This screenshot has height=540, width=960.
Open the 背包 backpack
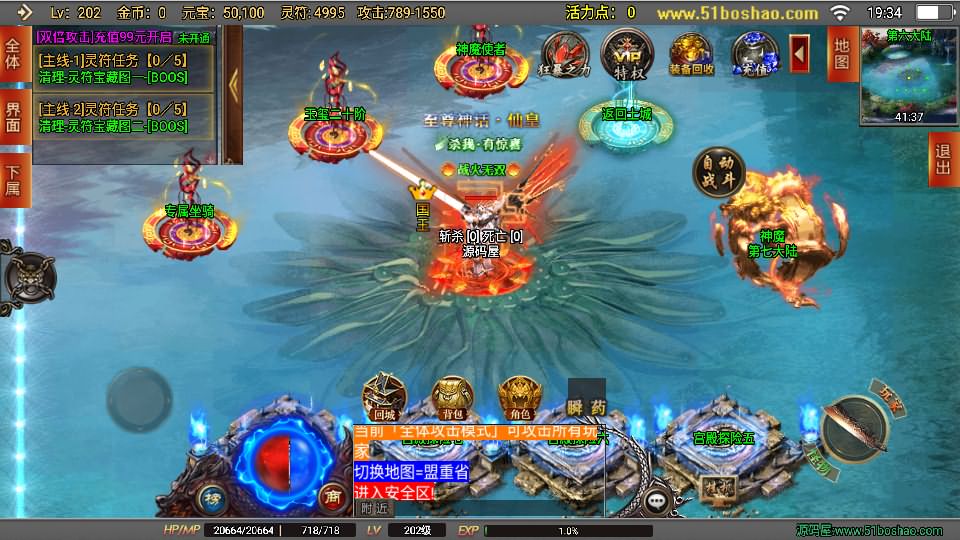click(451, 396)
